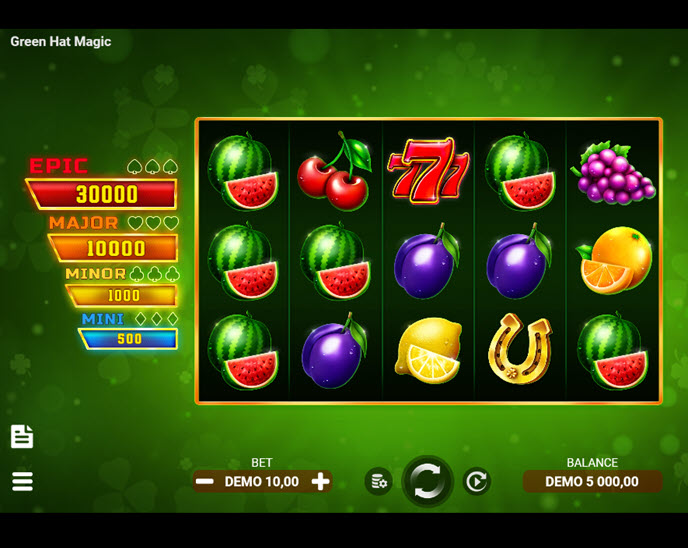Open the bet settings coin icon
The image size is (688, 548).
[378, 482]
